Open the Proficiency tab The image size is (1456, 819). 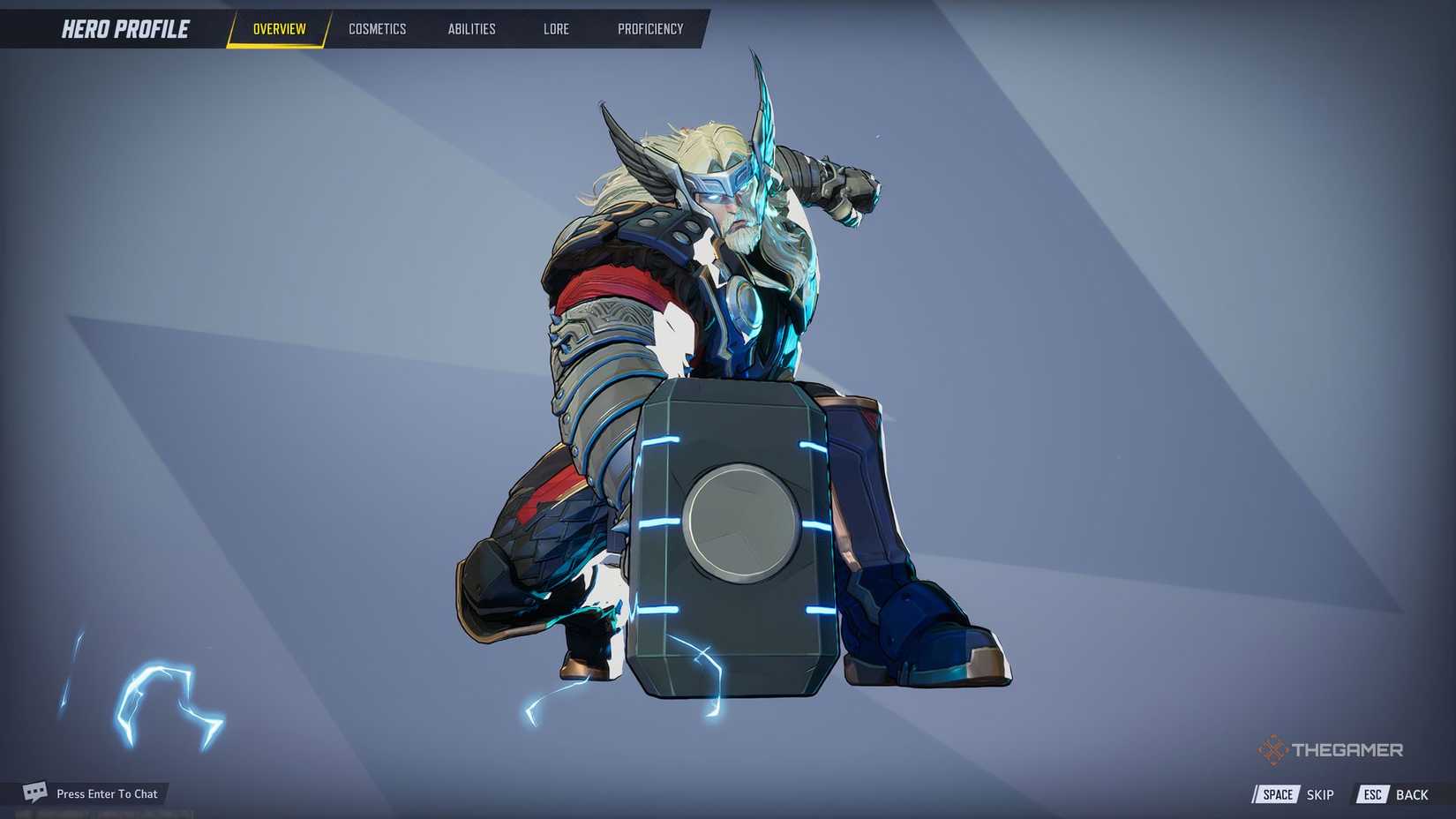point(650,28)
